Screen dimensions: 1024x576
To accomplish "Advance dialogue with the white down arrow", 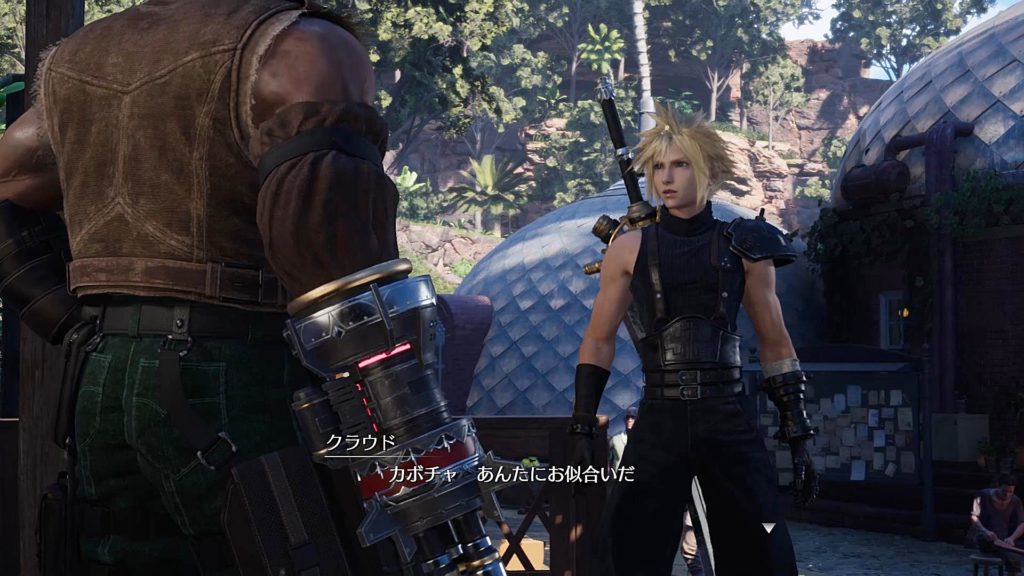I will (768, 527).
